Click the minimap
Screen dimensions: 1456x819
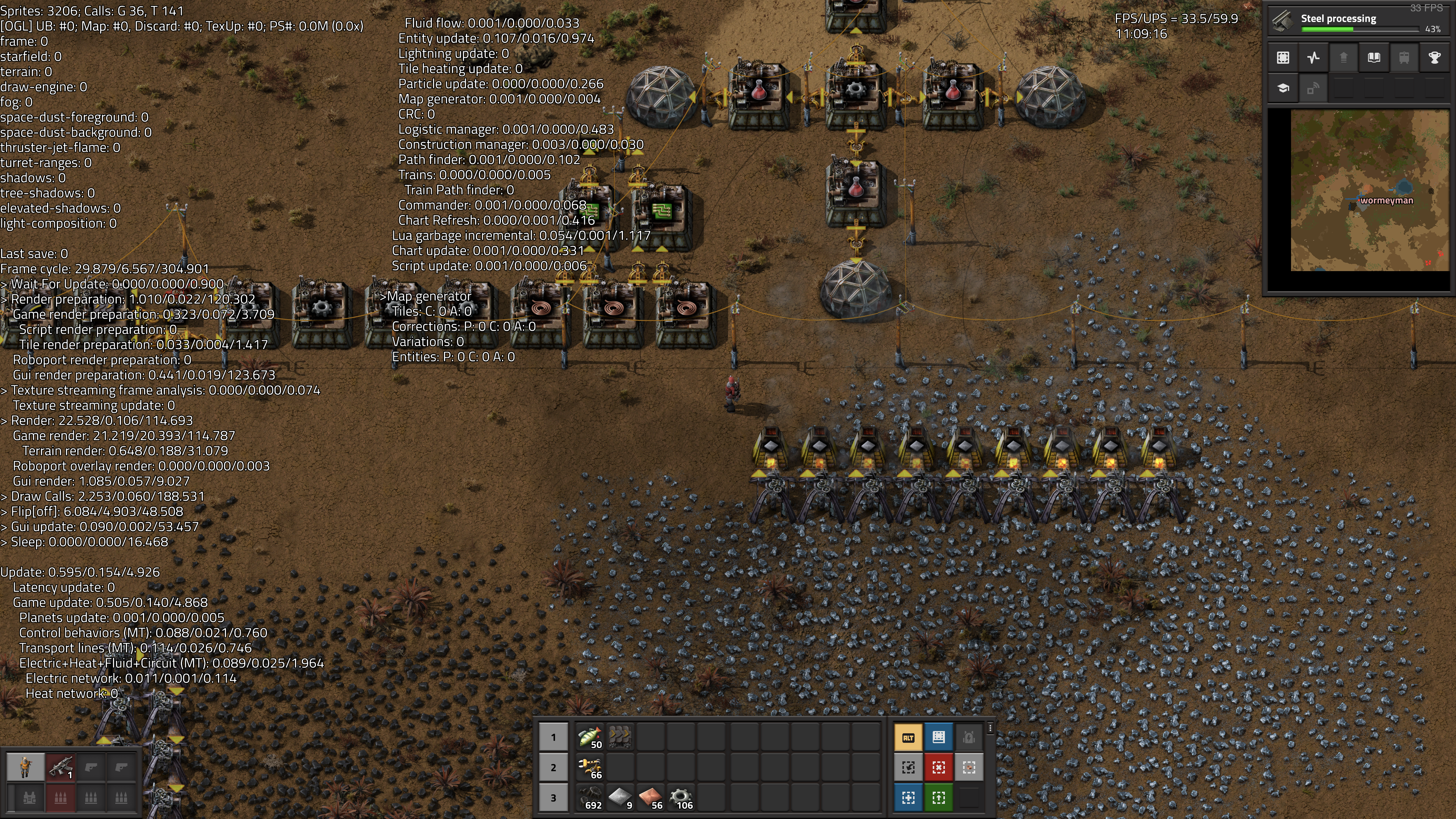point(1370,190)
